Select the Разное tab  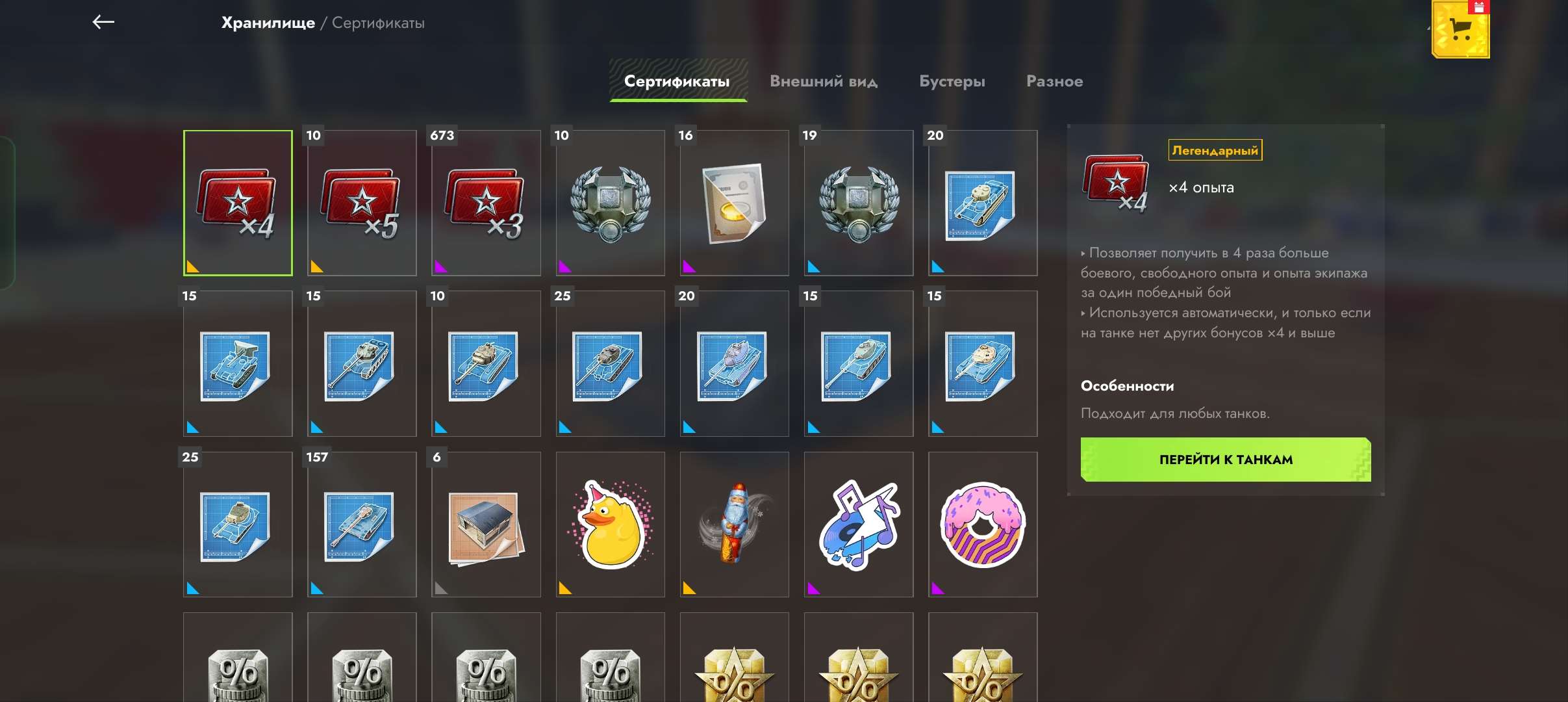(x=1054, y=81)
